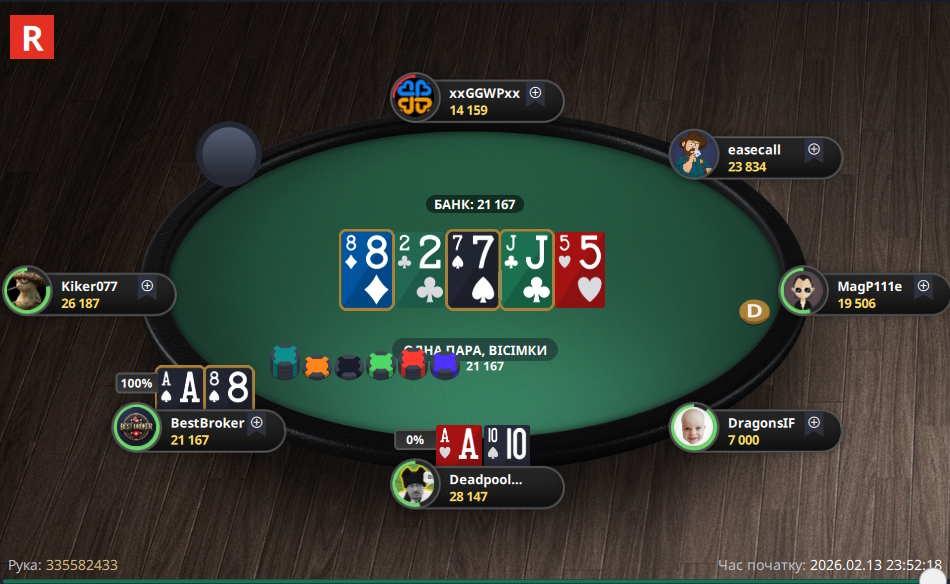Open easecall player plus icon
This screenshot has height=584, width=950.
tap(813, 149)
